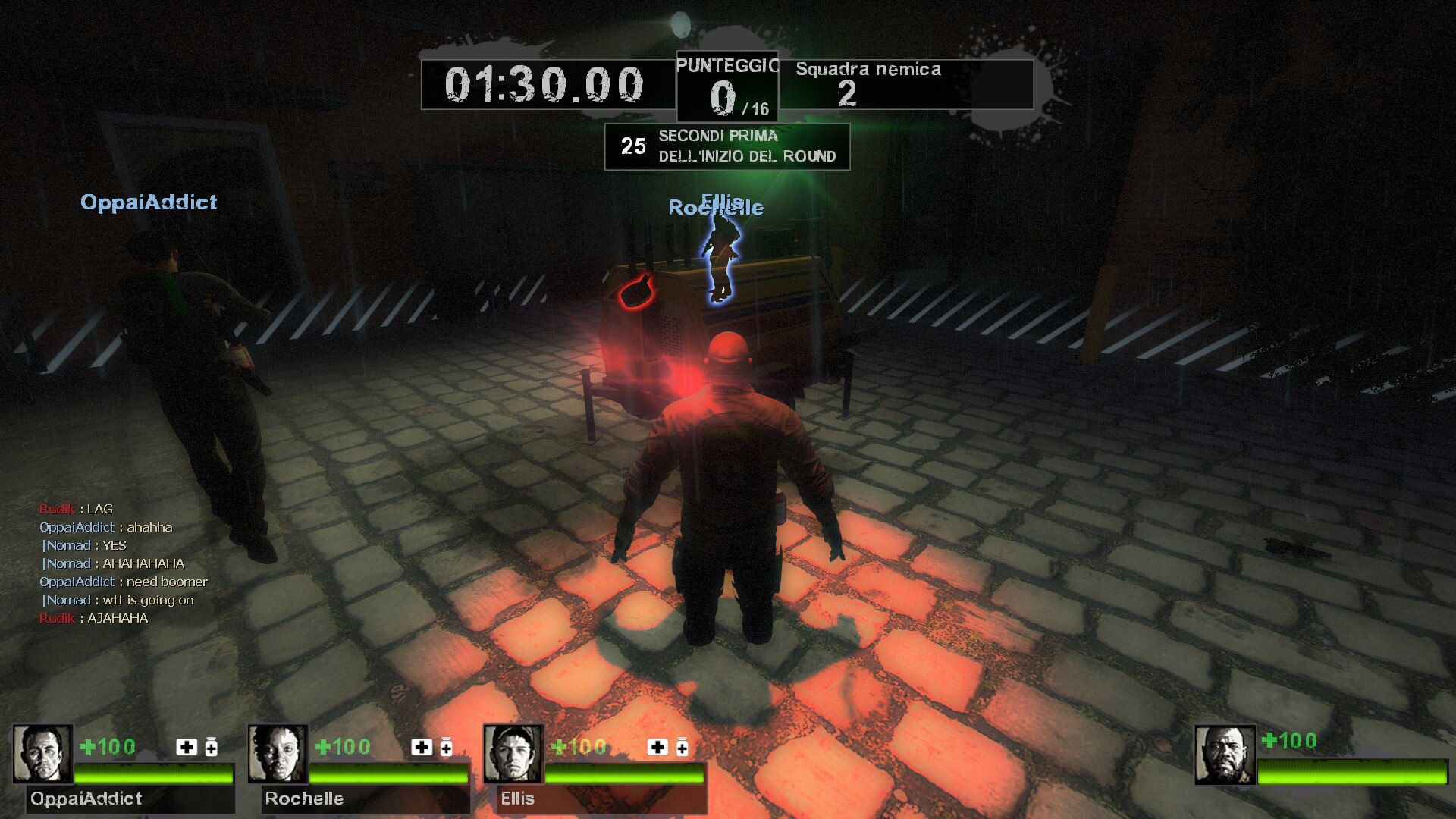
Task: Select OppaiAddict's character portrait
Action: (x=42, y=754)
